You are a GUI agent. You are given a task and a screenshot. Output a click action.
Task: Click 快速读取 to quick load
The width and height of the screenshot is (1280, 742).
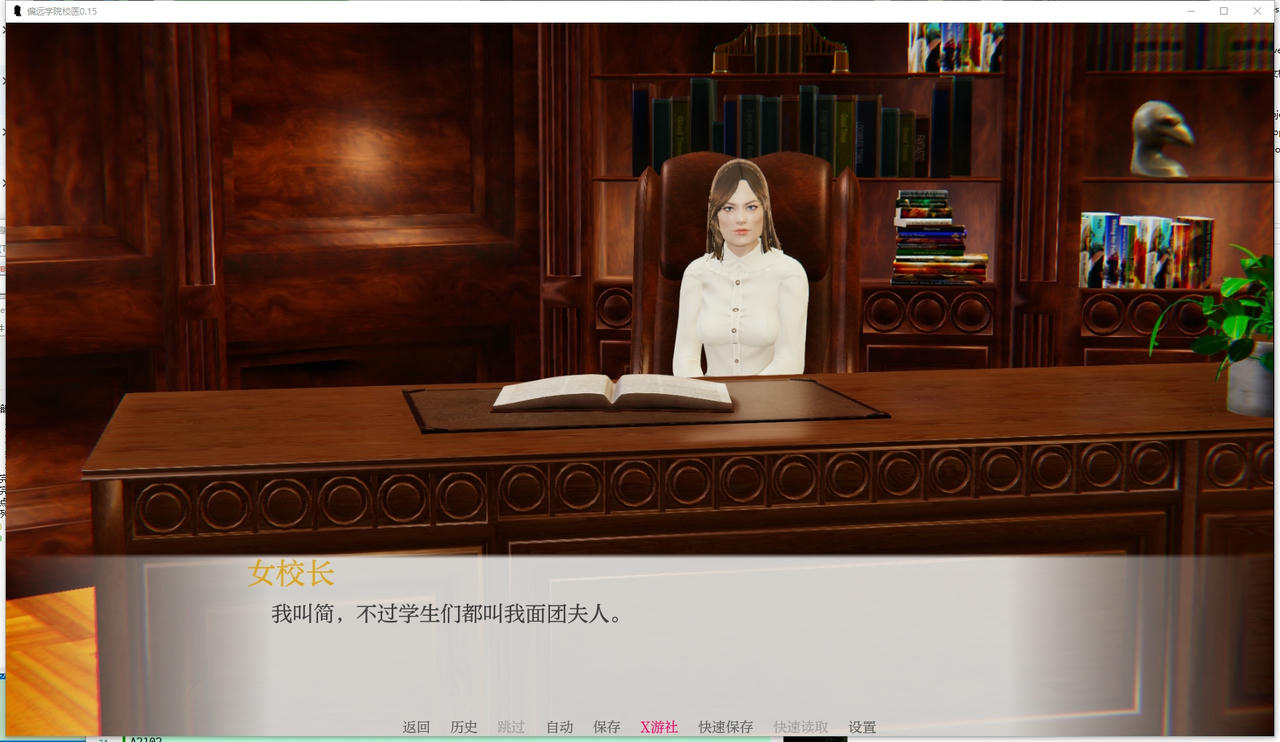tap(799, 727)
